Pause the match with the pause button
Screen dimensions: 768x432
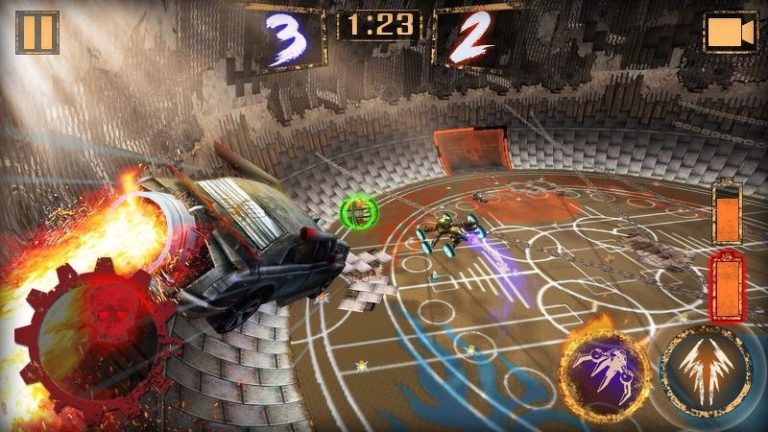click(37, 32)
